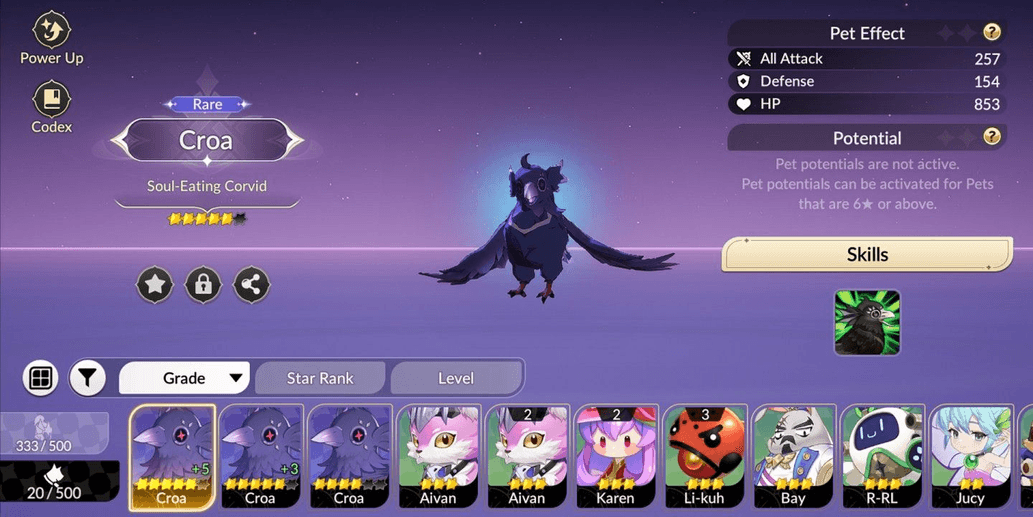This screenshot has height=517, width=1033.
Task: Show help for Potential
Action: (x=991, y=137)
